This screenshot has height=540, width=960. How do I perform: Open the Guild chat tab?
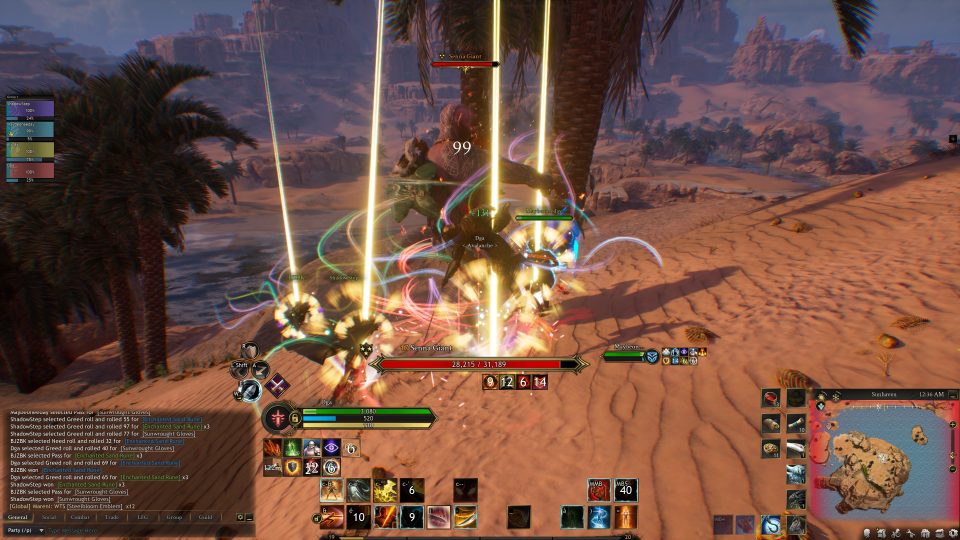[x=206, y=517]
